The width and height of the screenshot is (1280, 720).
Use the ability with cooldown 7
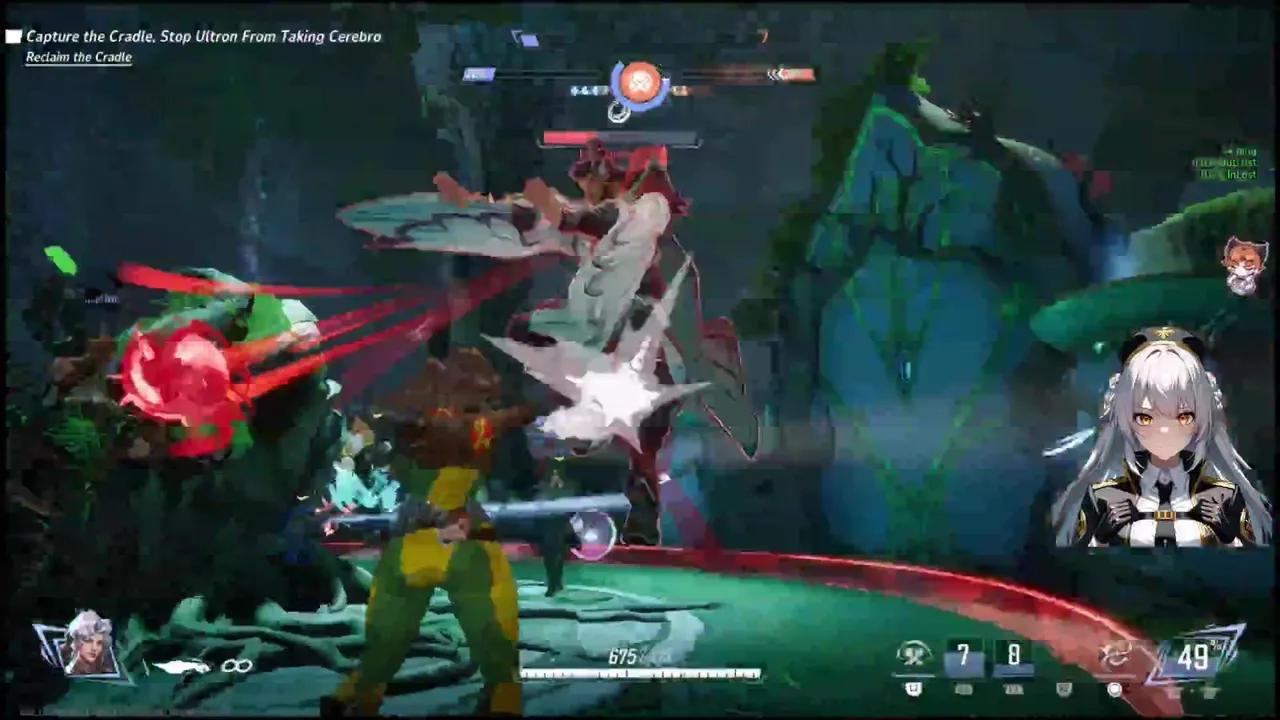tap(963, 656)
